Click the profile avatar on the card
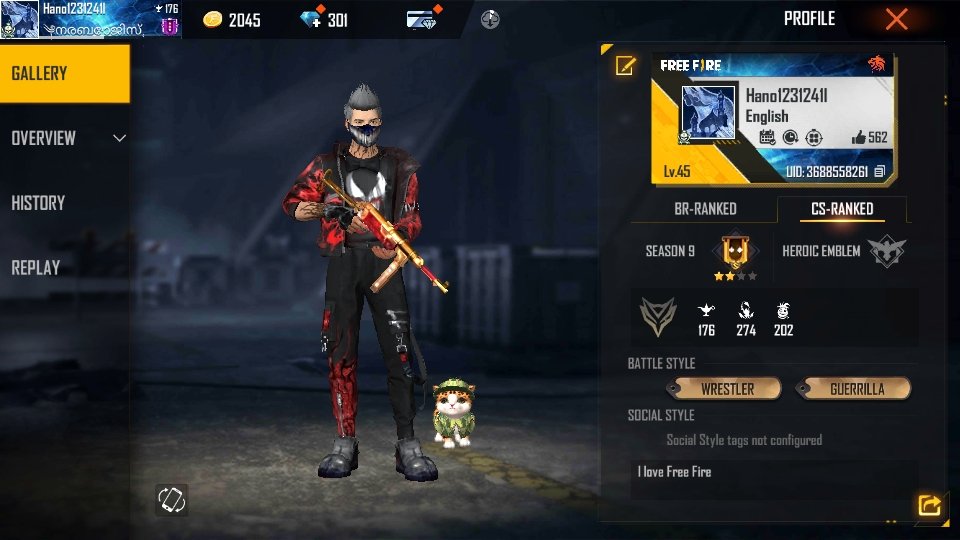This screenshot has height=540, width=960. (x=708, y=113)
